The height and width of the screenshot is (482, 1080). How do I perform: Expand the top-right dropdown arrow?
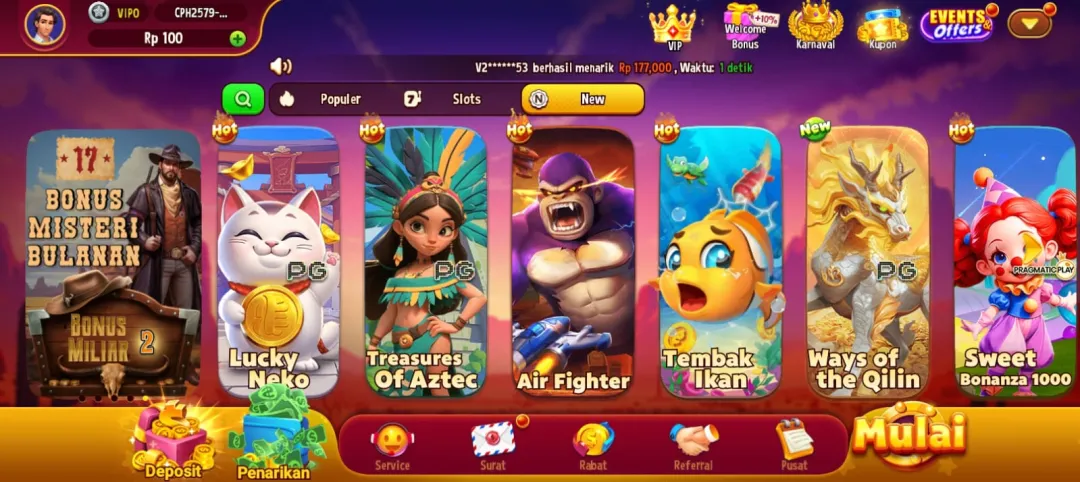pyautogui.click(x=1029, y=22)
